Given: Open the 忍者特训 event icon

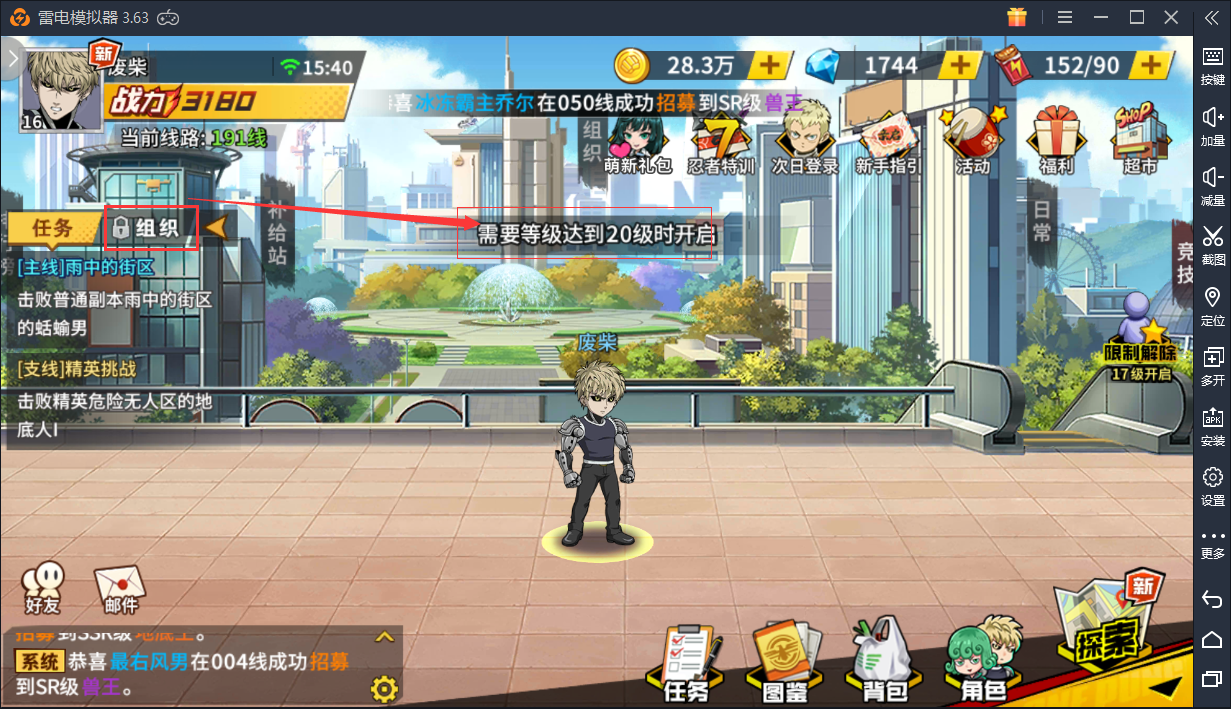Looking at the screenshot, I should click(721, 143).
